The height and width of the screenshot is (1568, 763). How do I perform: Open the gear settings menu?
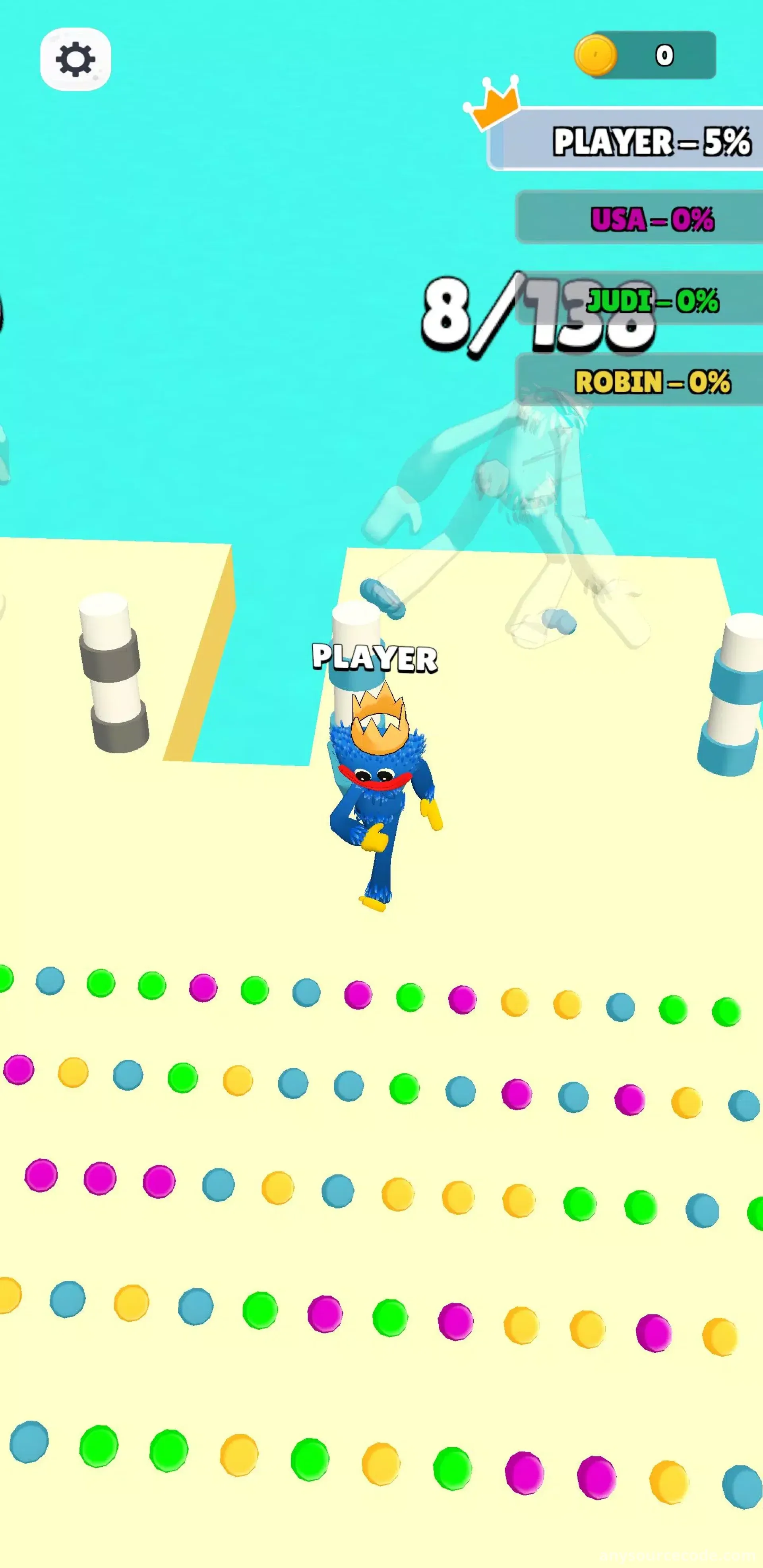coord(76,59)
